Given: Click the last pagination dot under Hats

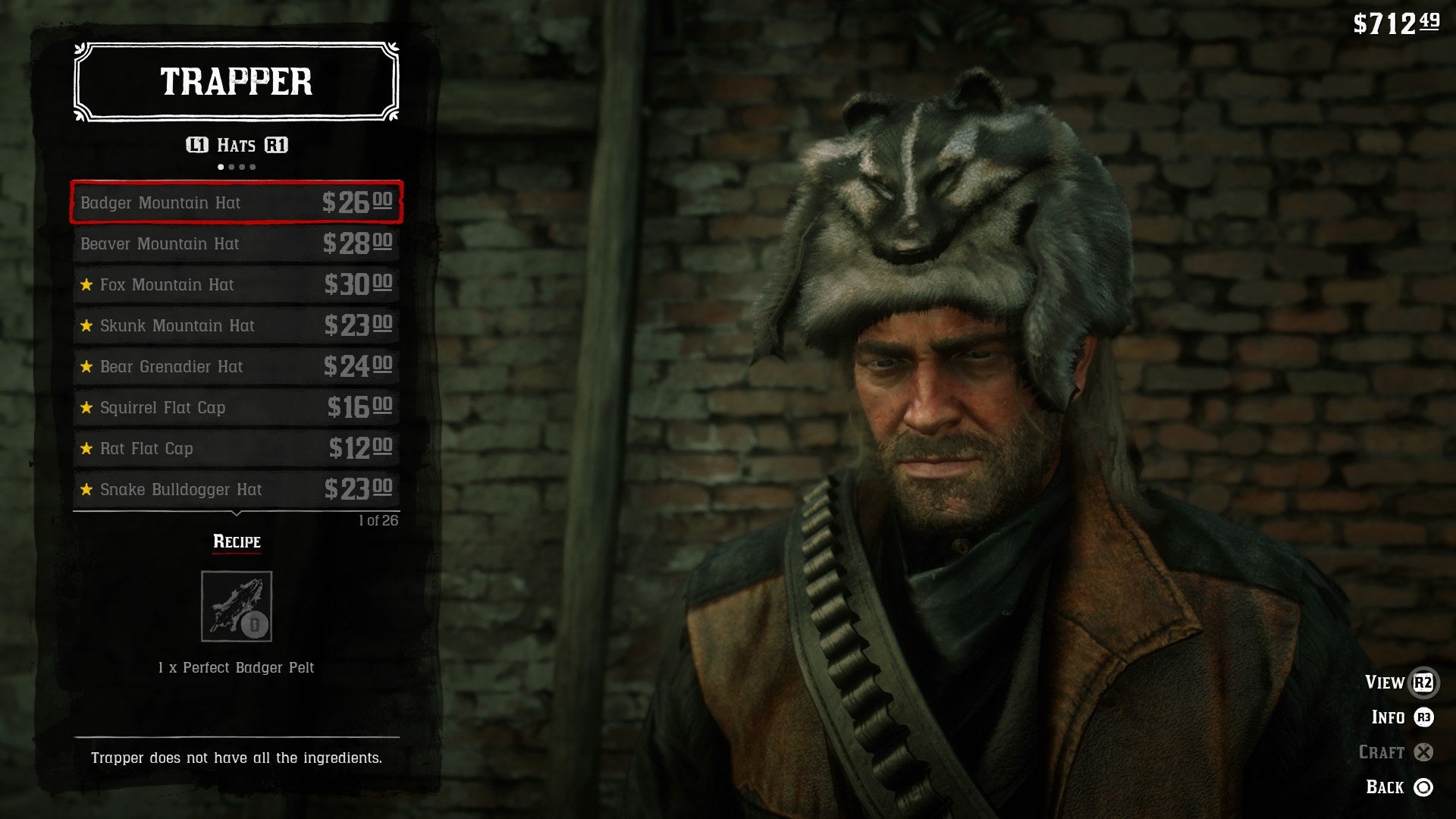Looking at the screenshot, I should (253, 168).
